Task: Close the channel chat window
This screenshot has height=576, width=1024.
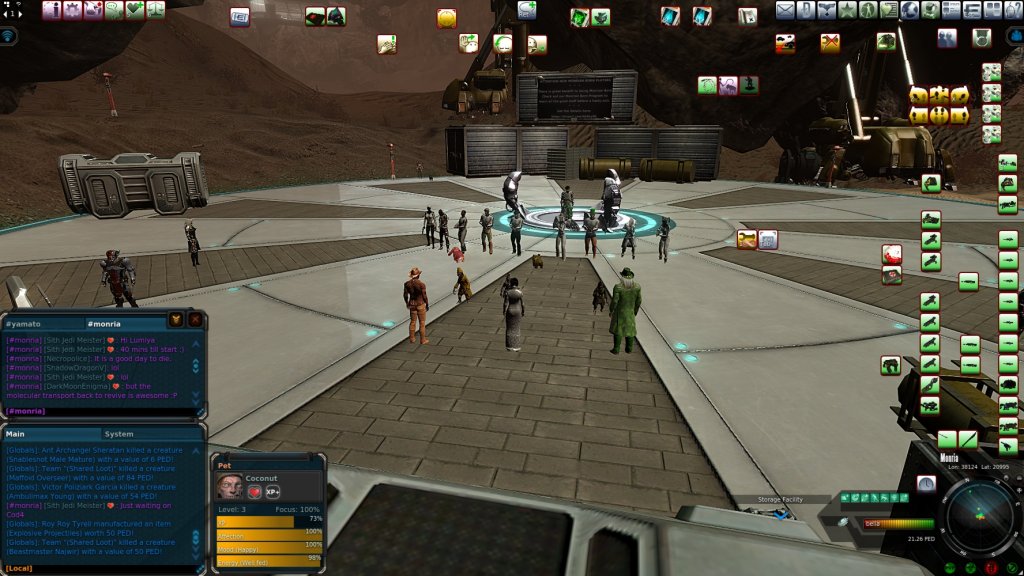Action: click(x=195, y=320)
